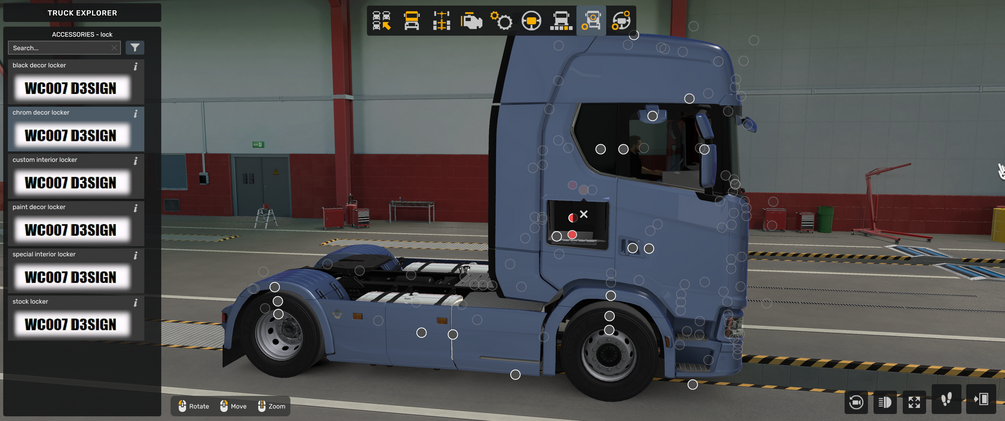The width and height of the screenshot is (1005, 421).
Task: Toggle the truck headlights button
Action: click(x=884, y=402)
